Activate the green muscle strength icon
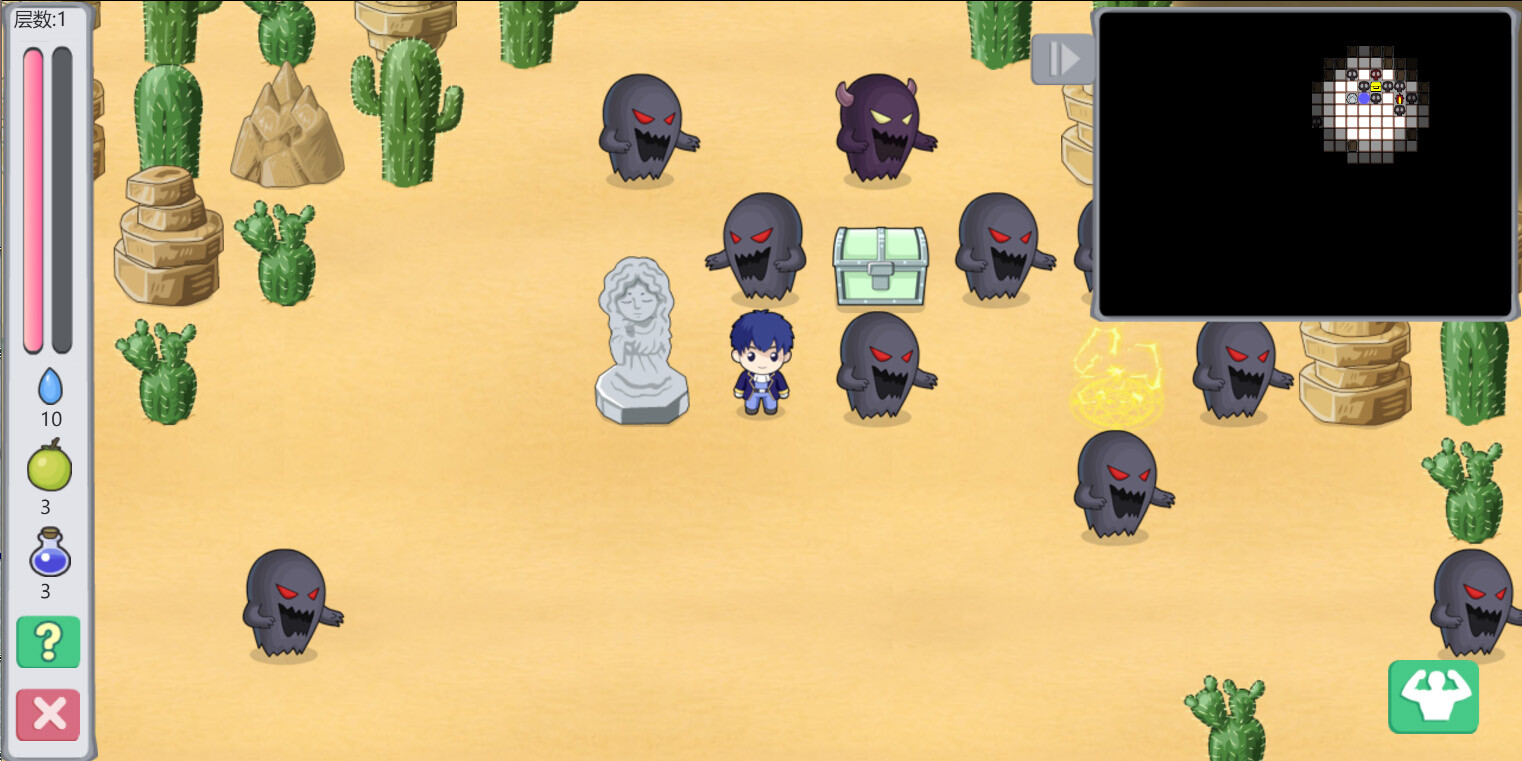The height and width of the screenshot is (761, 1522). [x=1433, y=697]
